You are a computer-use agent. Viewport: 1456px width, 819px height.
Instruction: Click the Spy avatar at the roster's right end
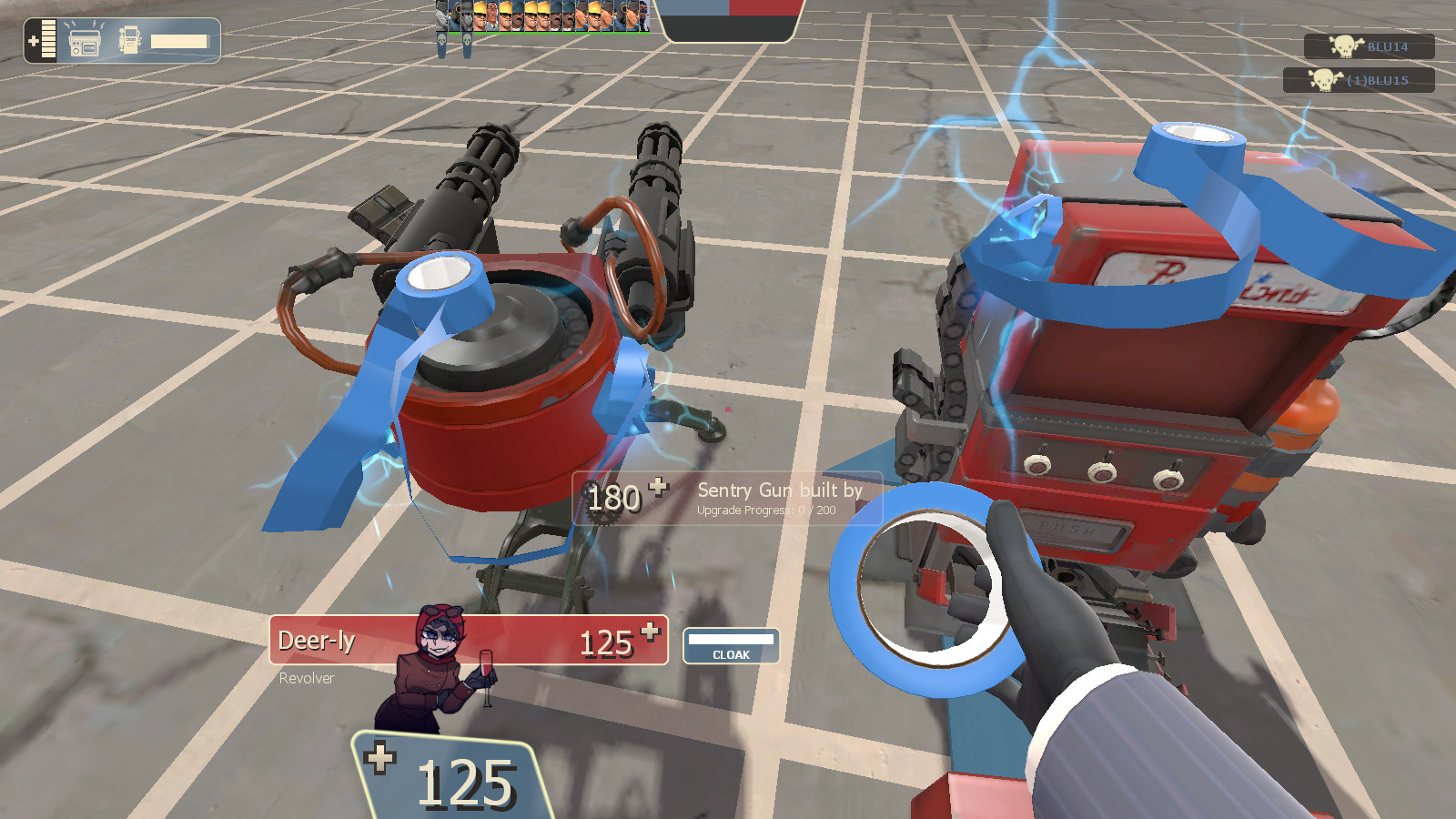pos(644,16)
